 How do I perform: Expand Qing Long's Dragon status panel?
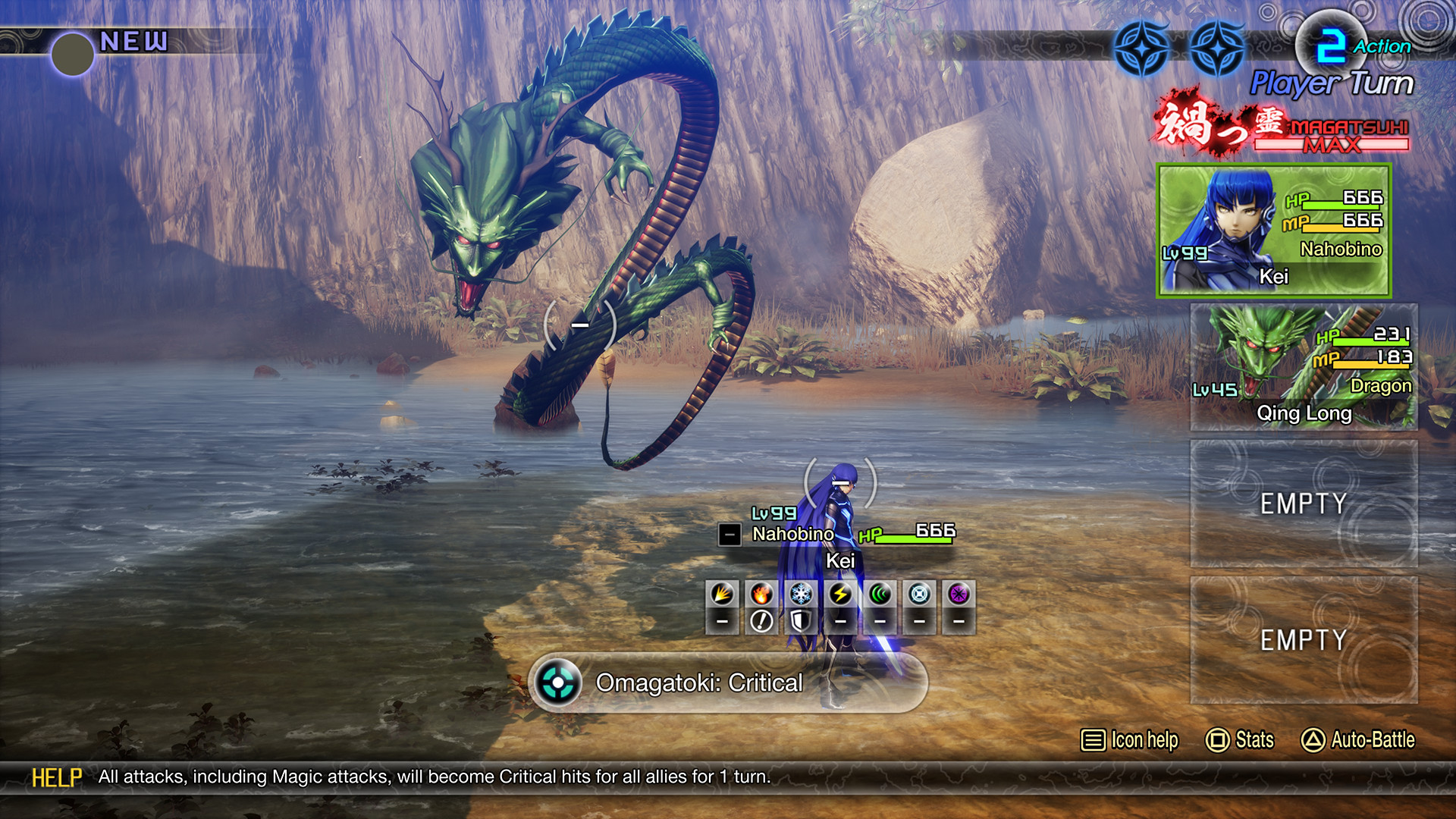pyautogui.click(x=1303, y=364)
